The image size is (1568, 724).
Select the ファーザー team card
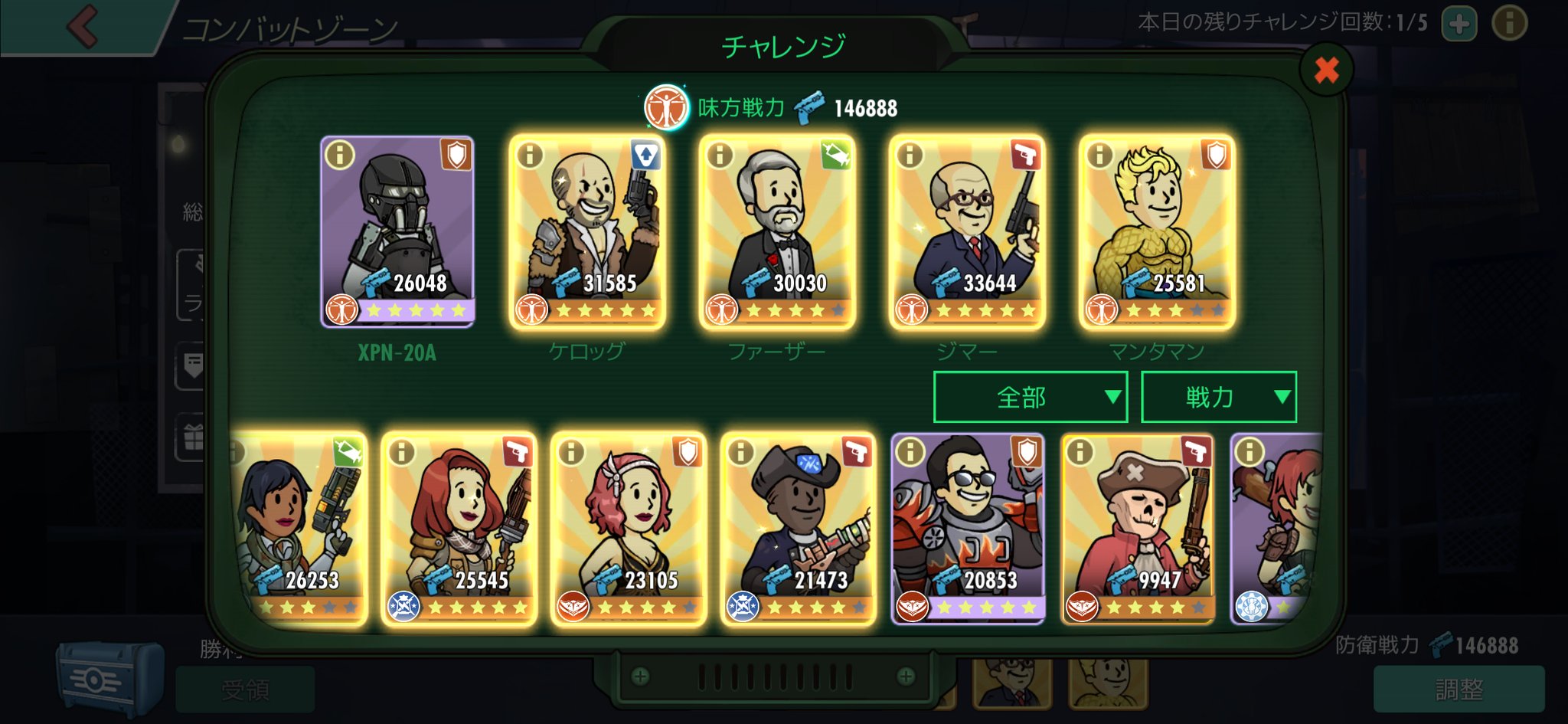tap(777, 230)
